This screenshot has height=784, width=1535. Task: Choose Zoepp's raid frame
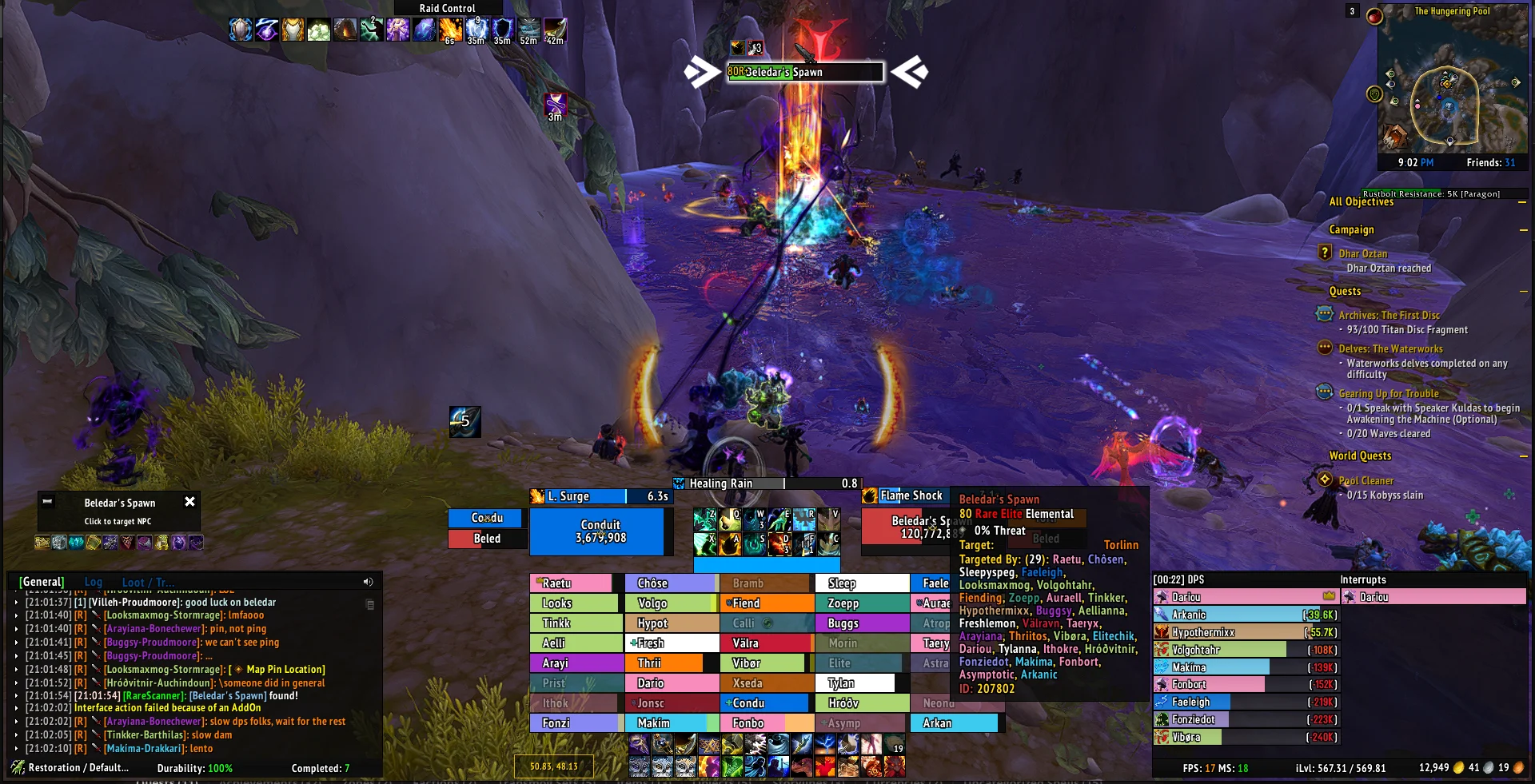point(860,603)
